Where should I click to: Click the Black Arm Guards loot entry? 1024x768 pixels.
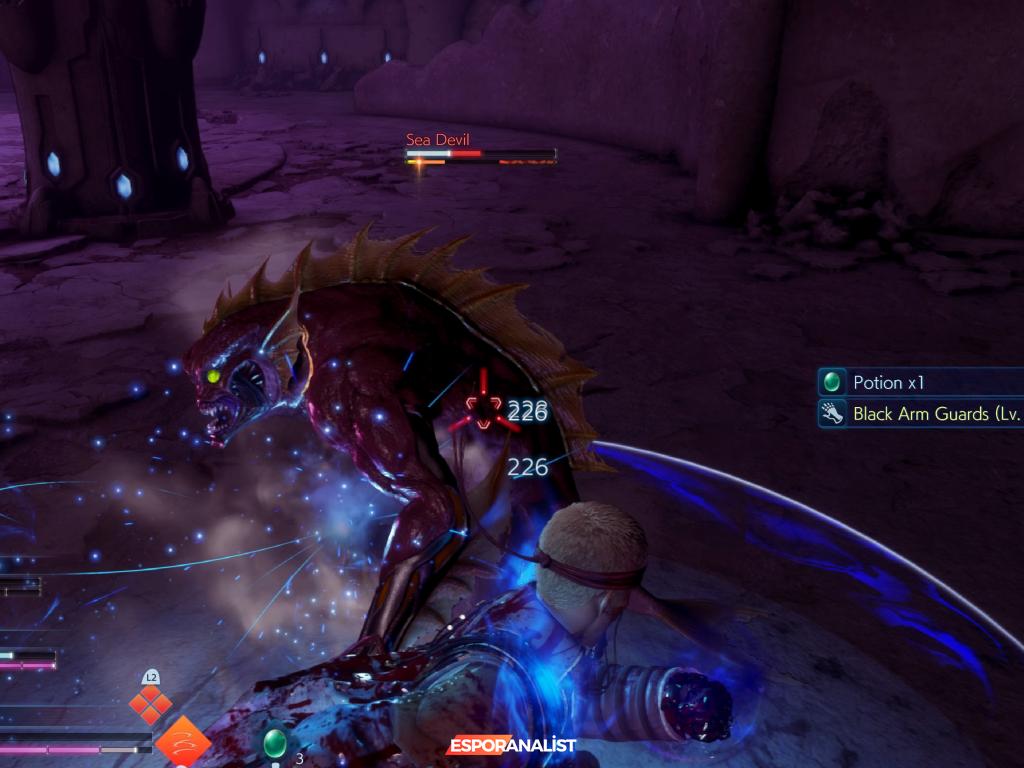920,413
